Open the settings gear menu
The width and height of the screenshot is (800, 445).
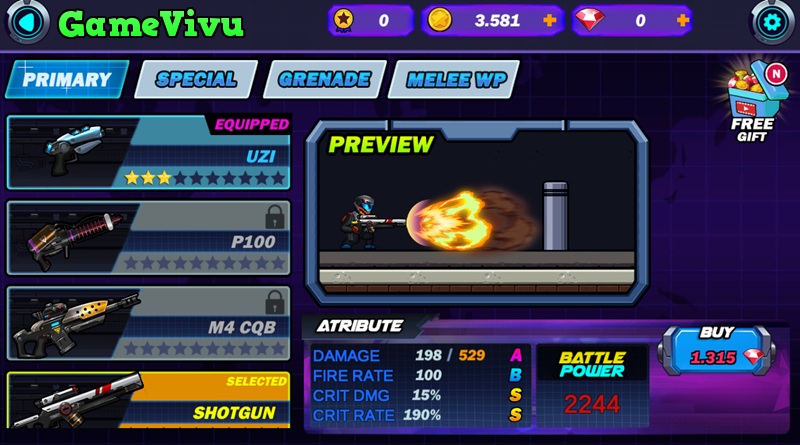[x=773, y=21]
